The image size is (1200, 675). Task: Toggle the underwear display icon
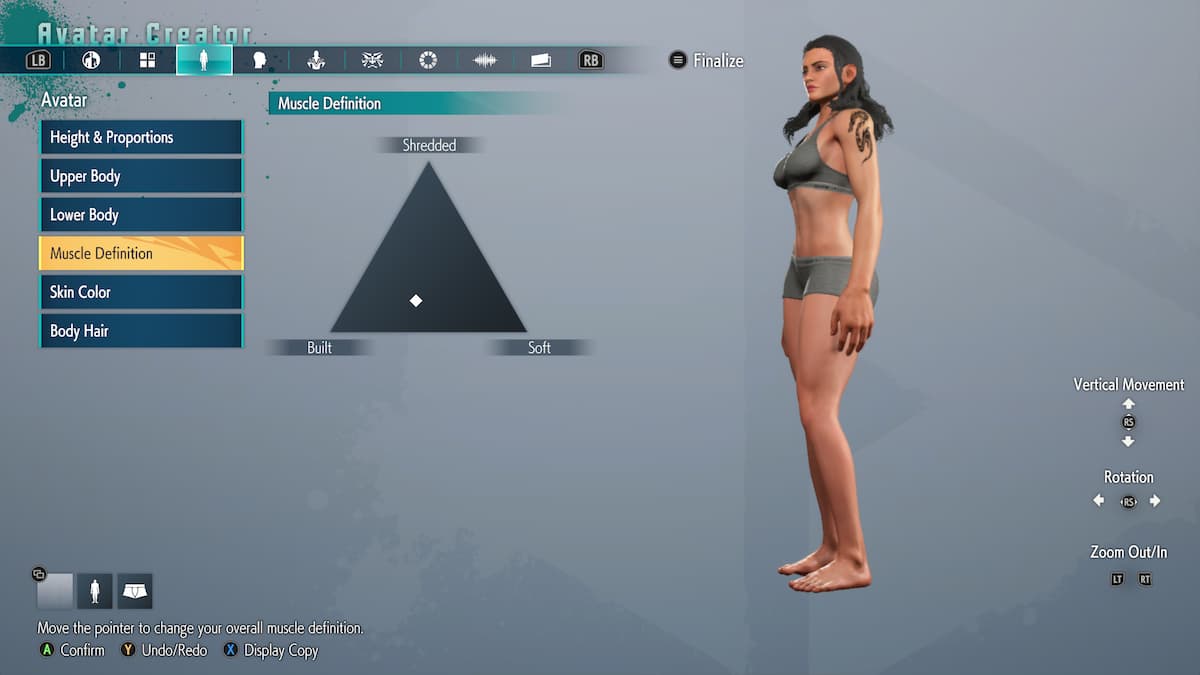click(x=135, y=591)
